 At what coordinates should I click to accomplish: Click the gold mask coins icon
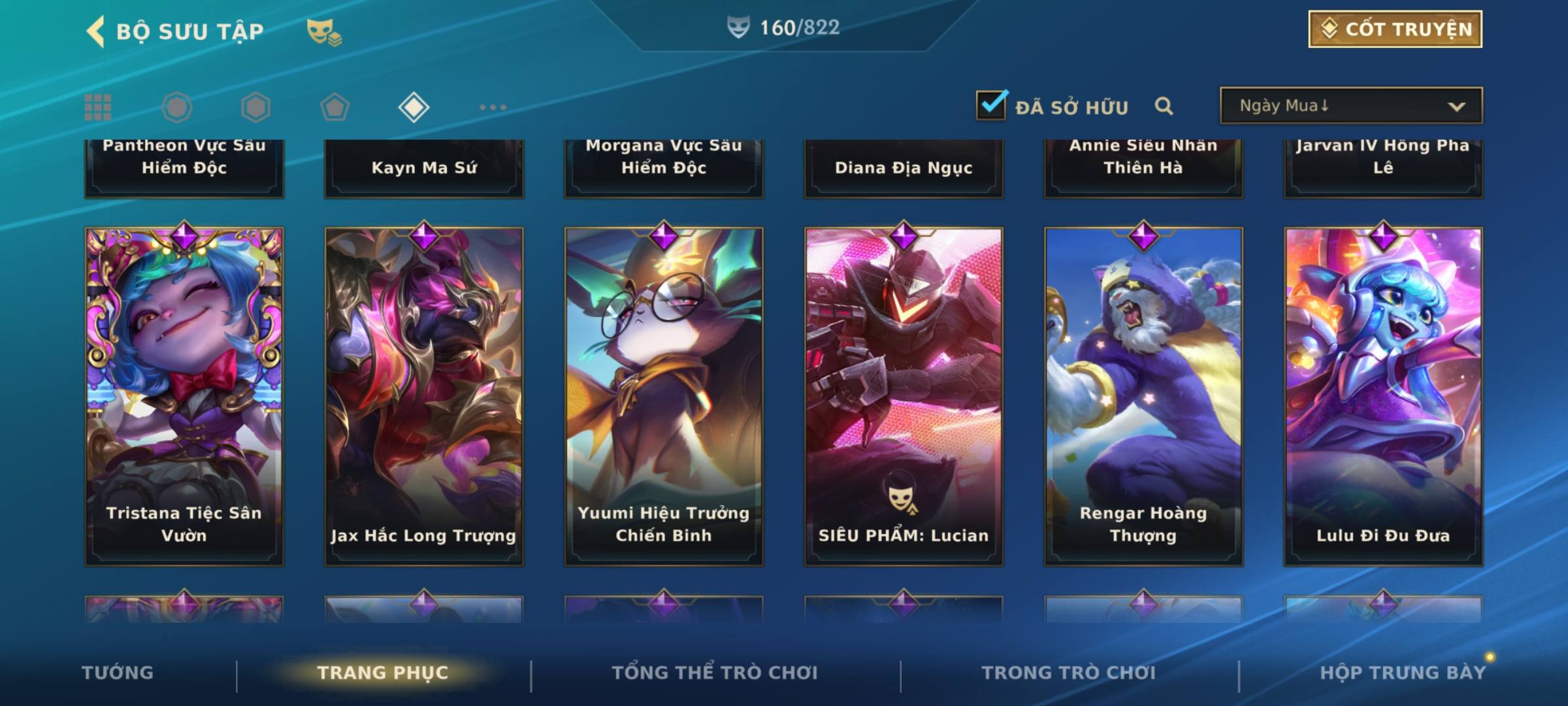(324, 32)
